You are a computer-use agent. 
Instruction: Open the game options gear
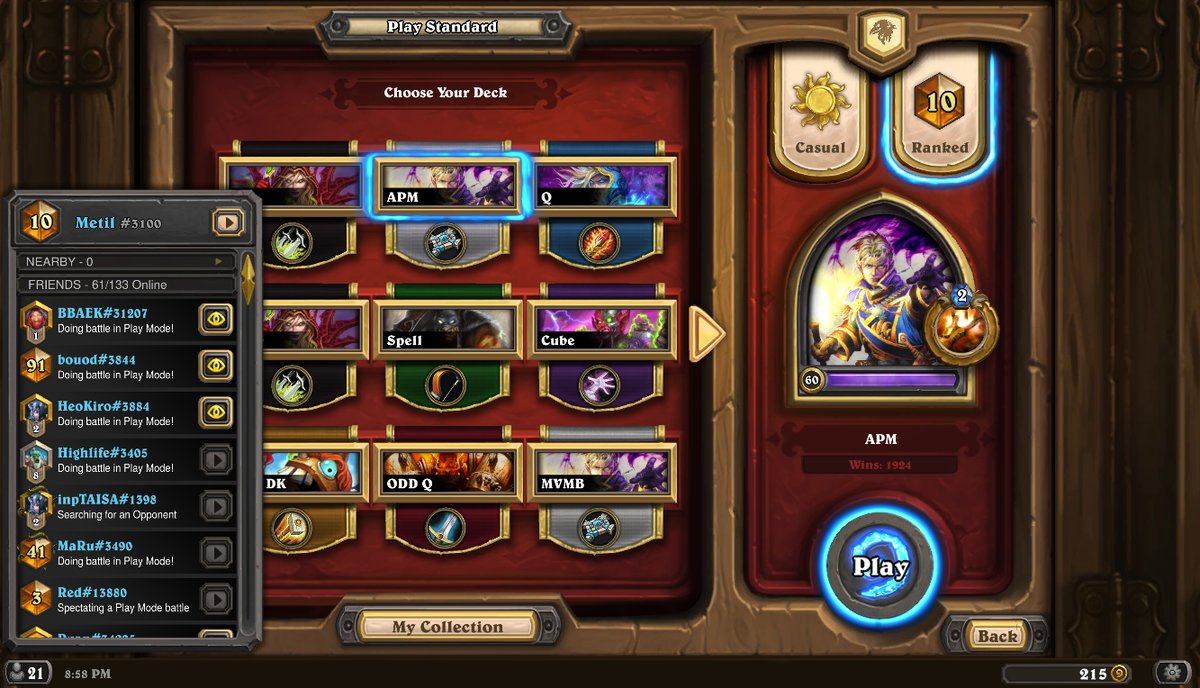1172,673
